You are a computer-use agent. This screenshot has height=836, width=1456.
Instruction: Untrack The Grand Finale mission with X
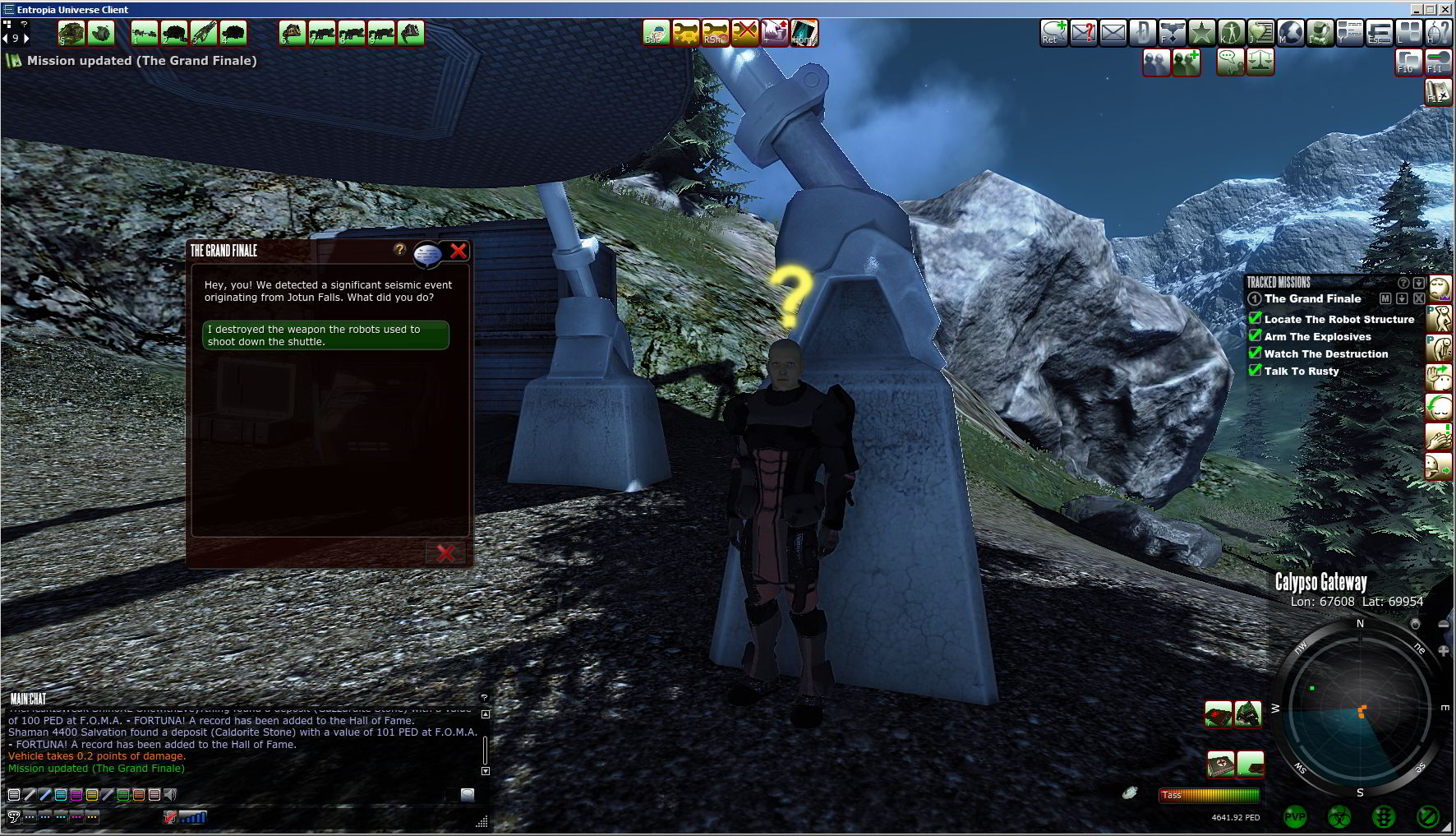click(x=1419, y=298)
